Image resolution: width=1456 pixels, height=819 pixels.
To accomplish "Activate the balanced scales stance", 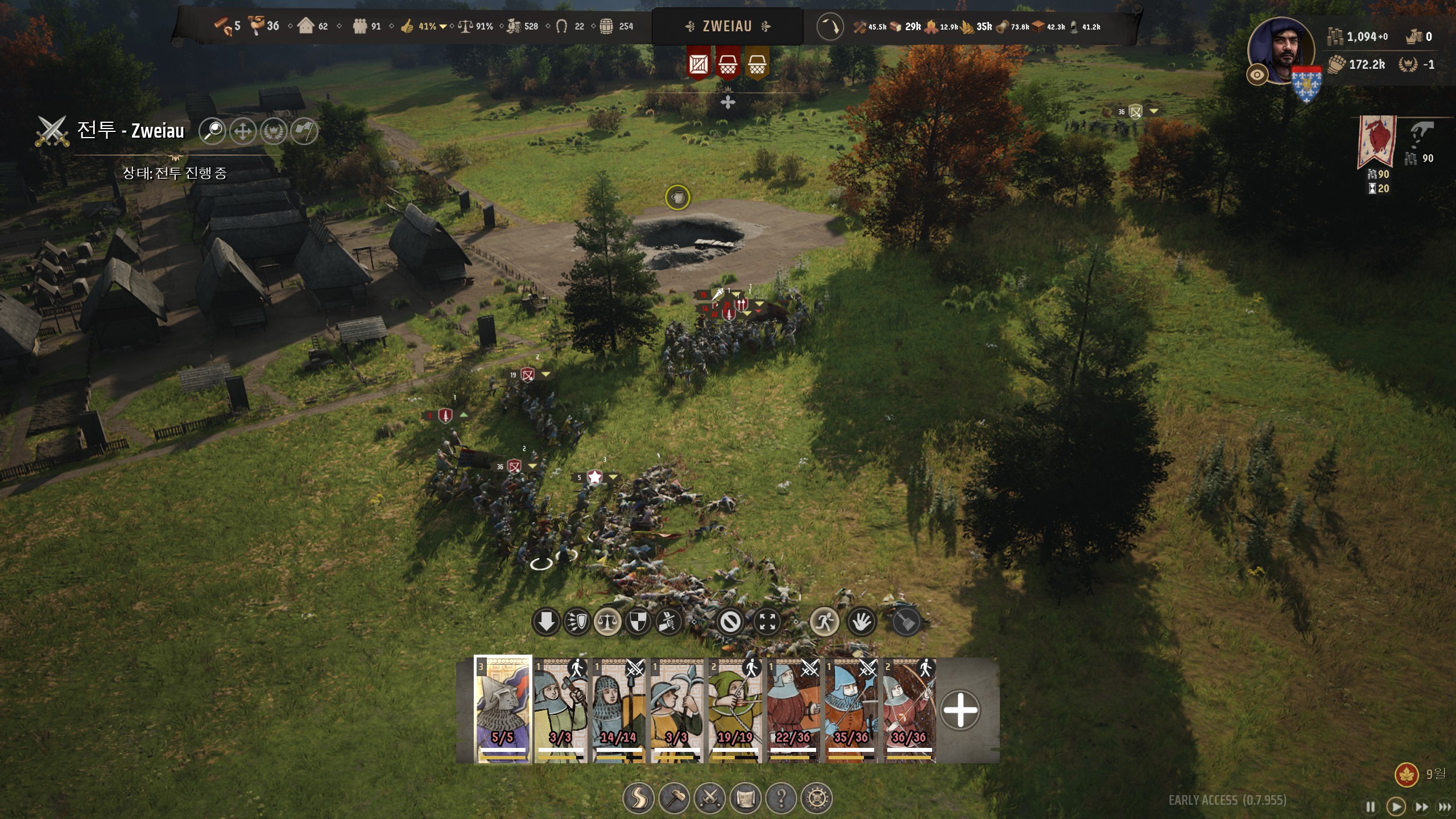I will (607, 622).
